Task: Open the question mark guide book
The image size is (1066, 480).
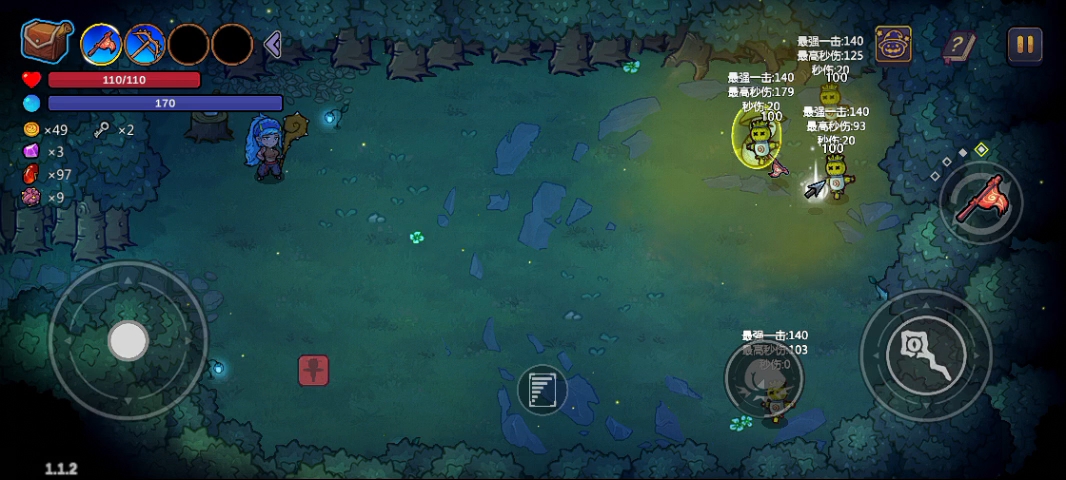Action: click(958, 45)
